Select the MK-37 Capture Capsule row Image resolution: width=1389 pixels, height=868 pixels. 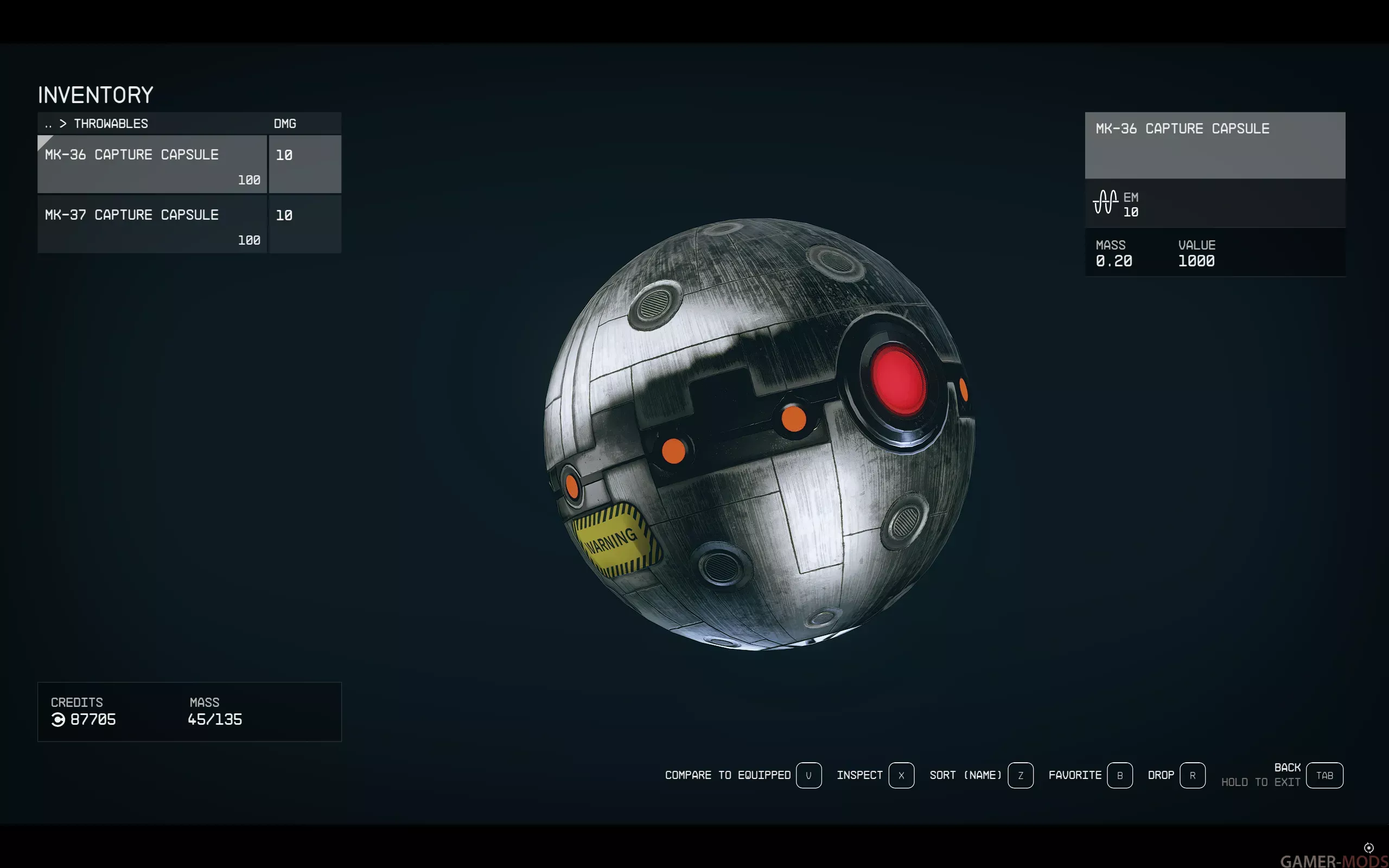(152, 224)
